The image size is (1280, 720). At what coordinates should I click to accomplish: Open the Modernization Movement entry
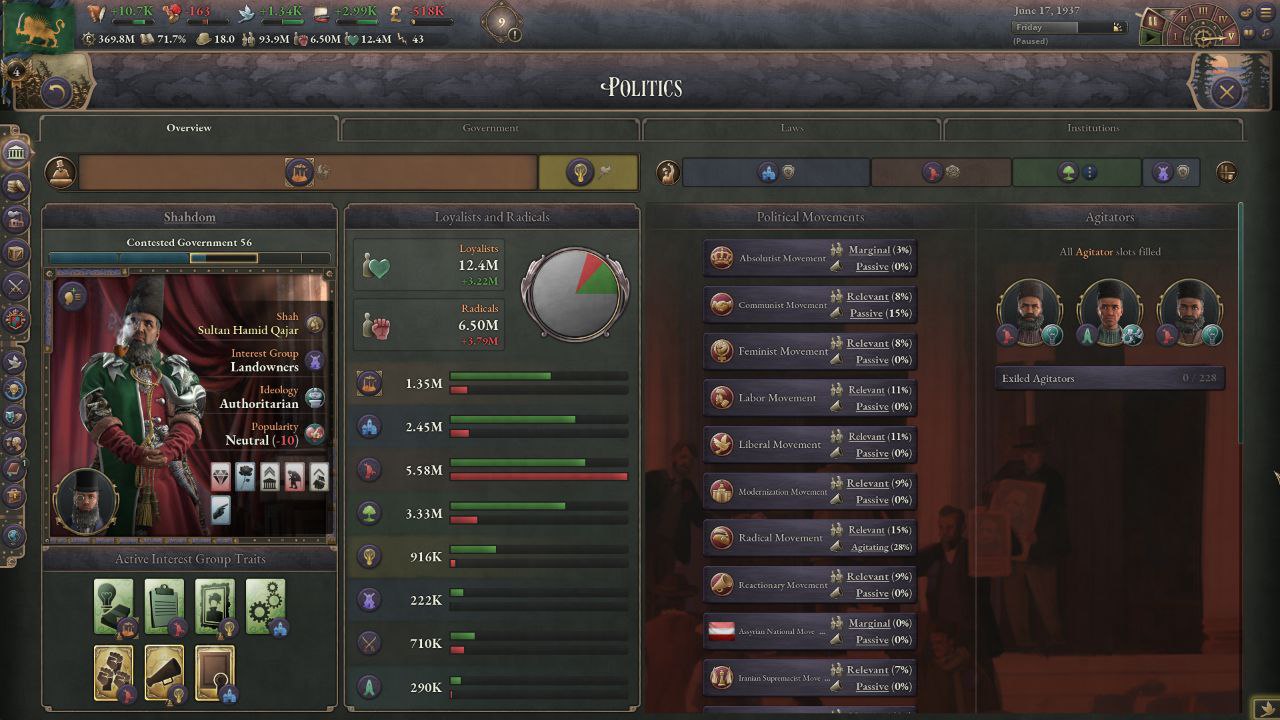[x=770, y=491]
